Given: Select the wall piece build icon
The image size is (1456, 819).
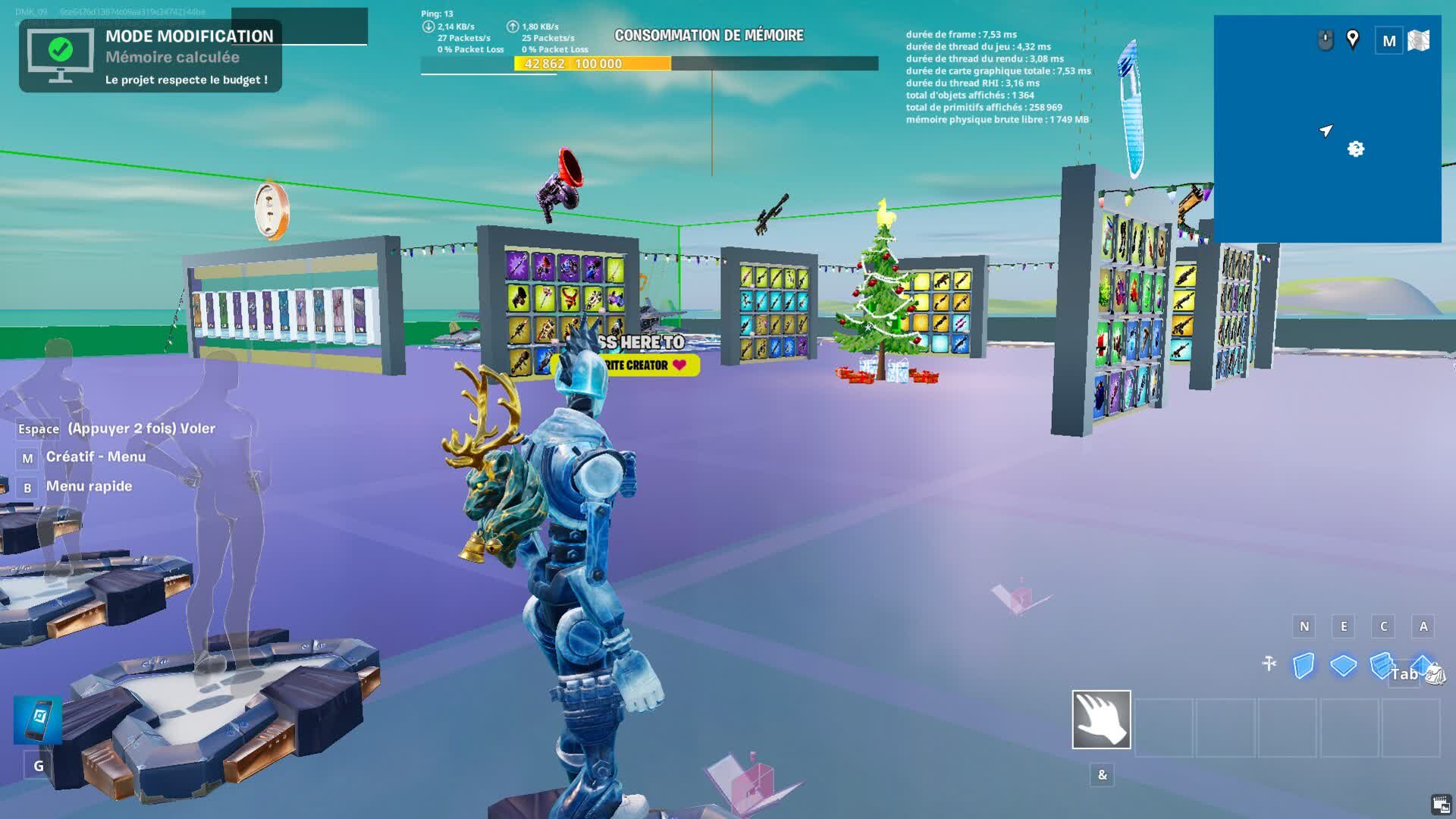Looking at the screenshot, I should pos(1304,666).
